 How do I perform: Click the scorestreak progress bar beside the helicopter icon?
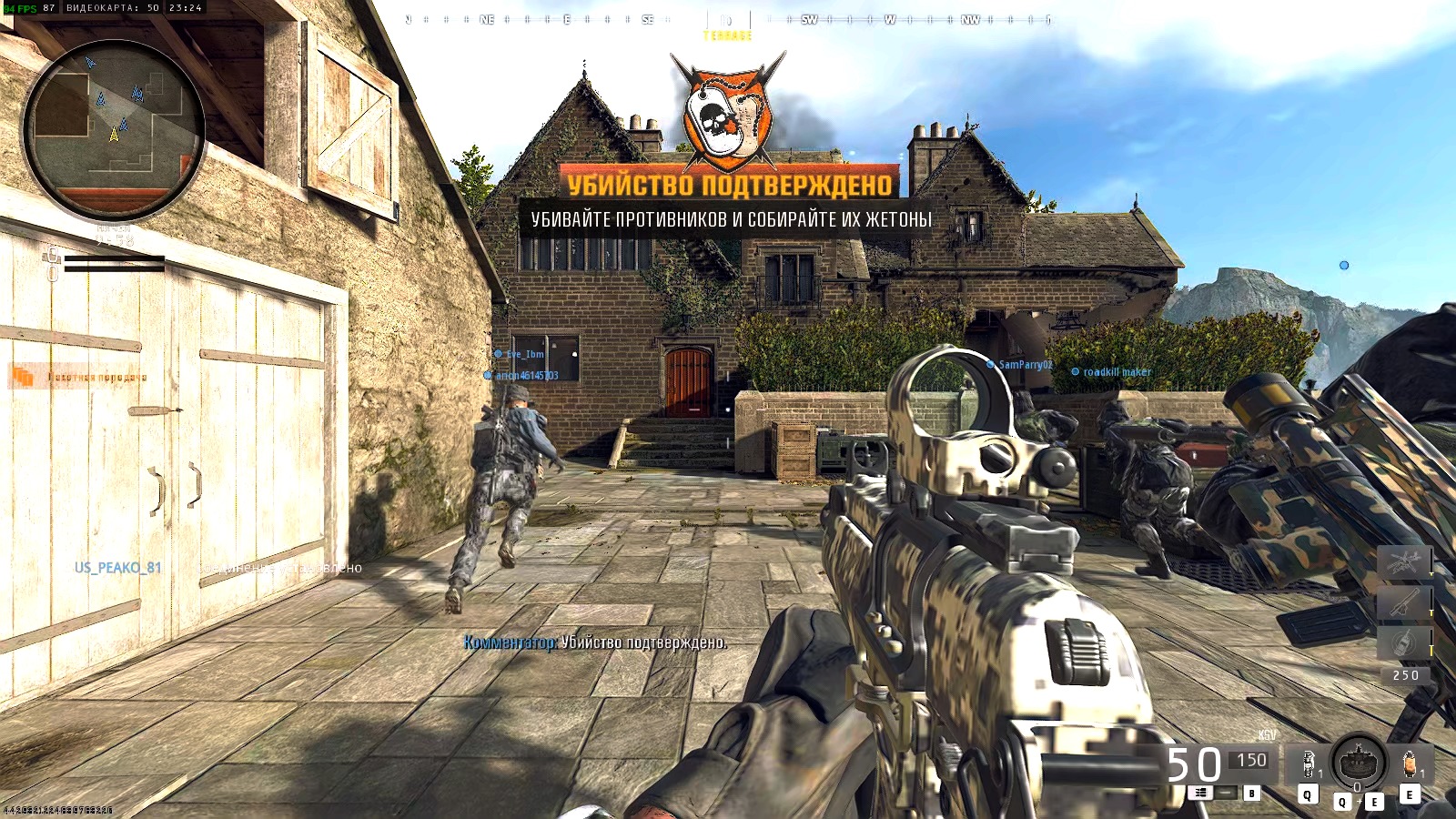[x=1431, y=561]
